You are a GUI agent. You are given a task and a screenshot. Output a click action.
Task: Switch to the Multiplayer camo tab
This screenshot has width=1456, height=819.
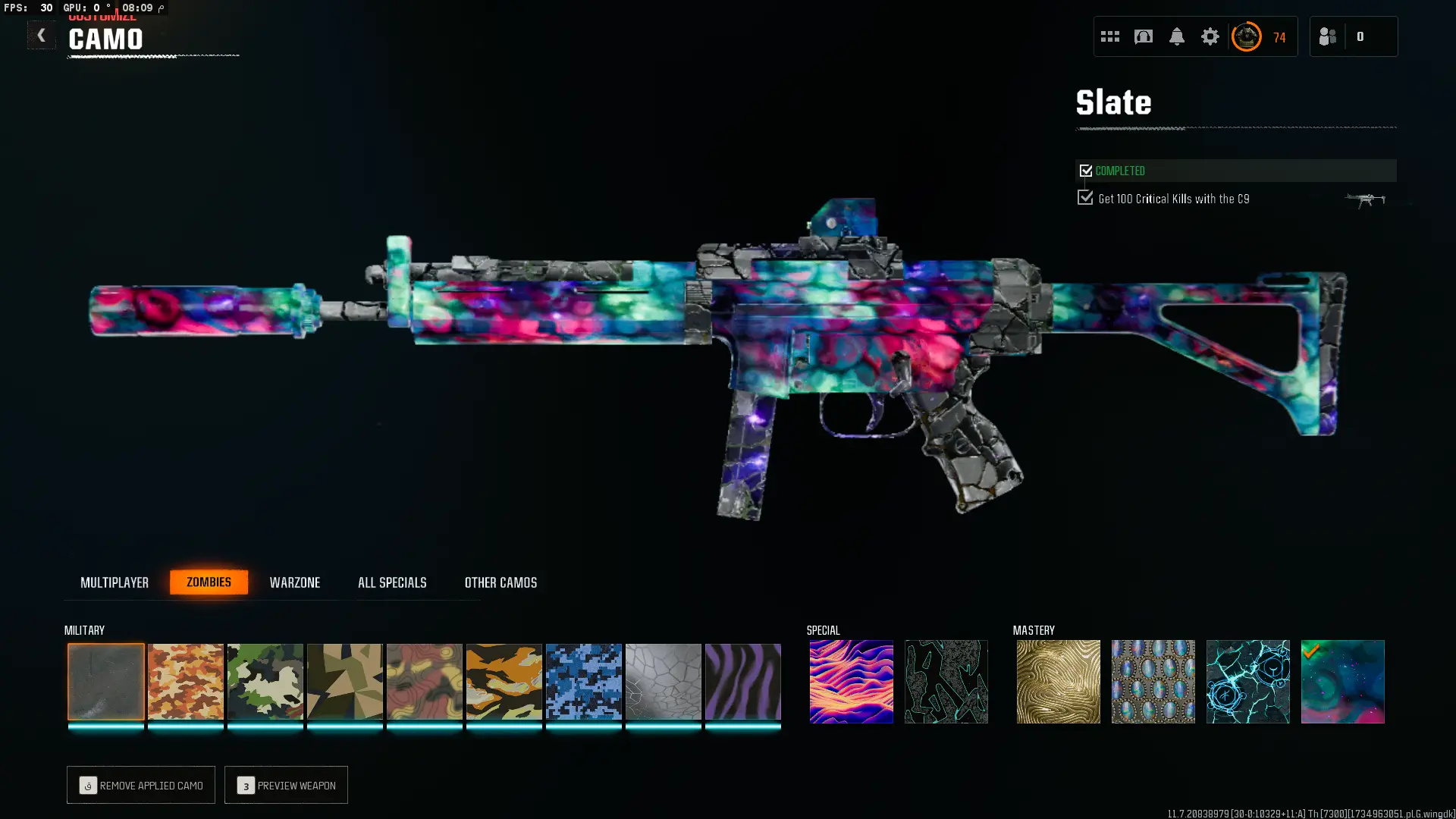click(115, 582)
